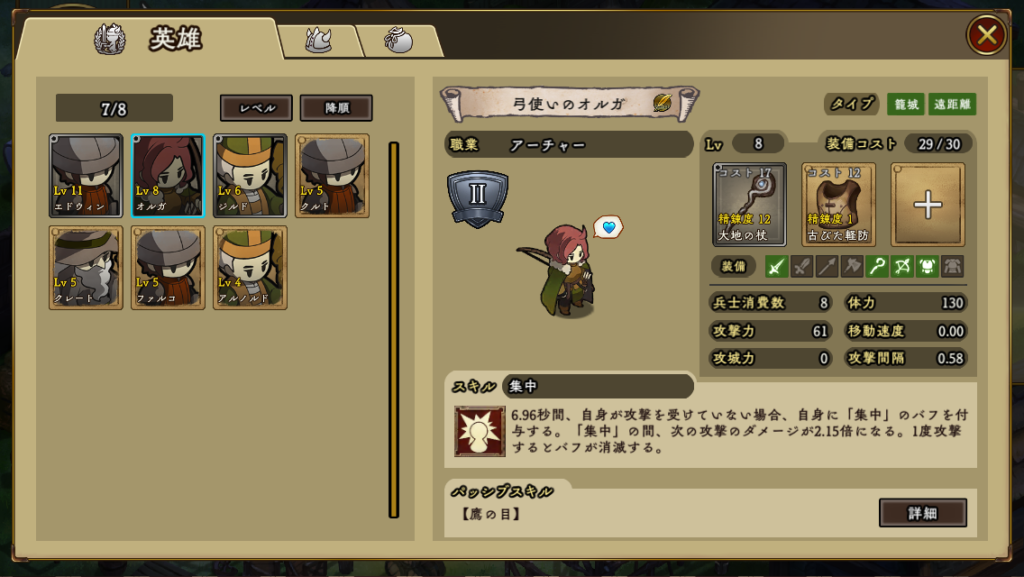
Task: Open the 古びた軽防 armor equipment slot
Action: point(838,204)
